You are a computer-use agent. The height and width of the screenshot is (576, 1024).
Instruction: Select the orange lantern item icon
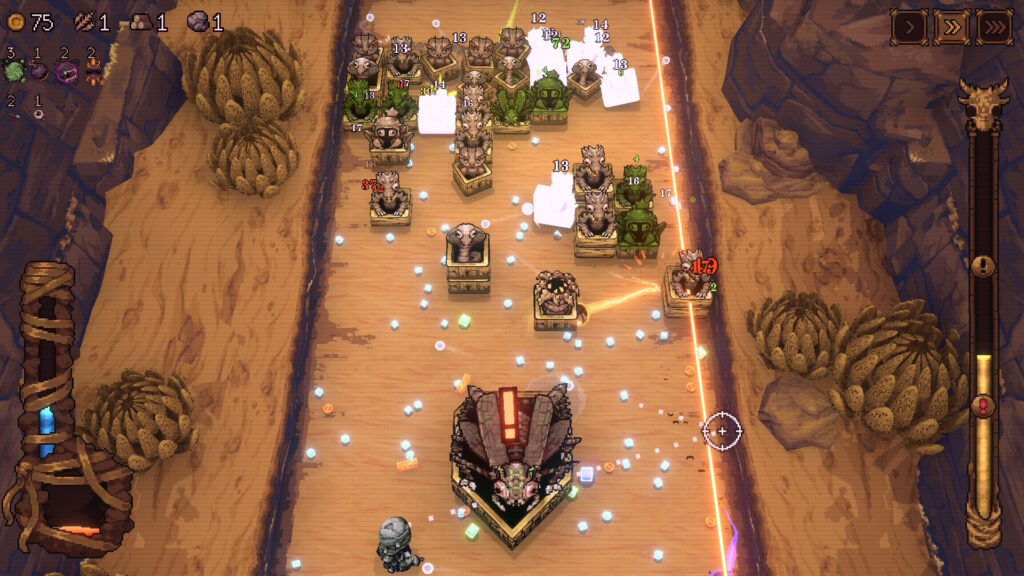tap(93, 70)
